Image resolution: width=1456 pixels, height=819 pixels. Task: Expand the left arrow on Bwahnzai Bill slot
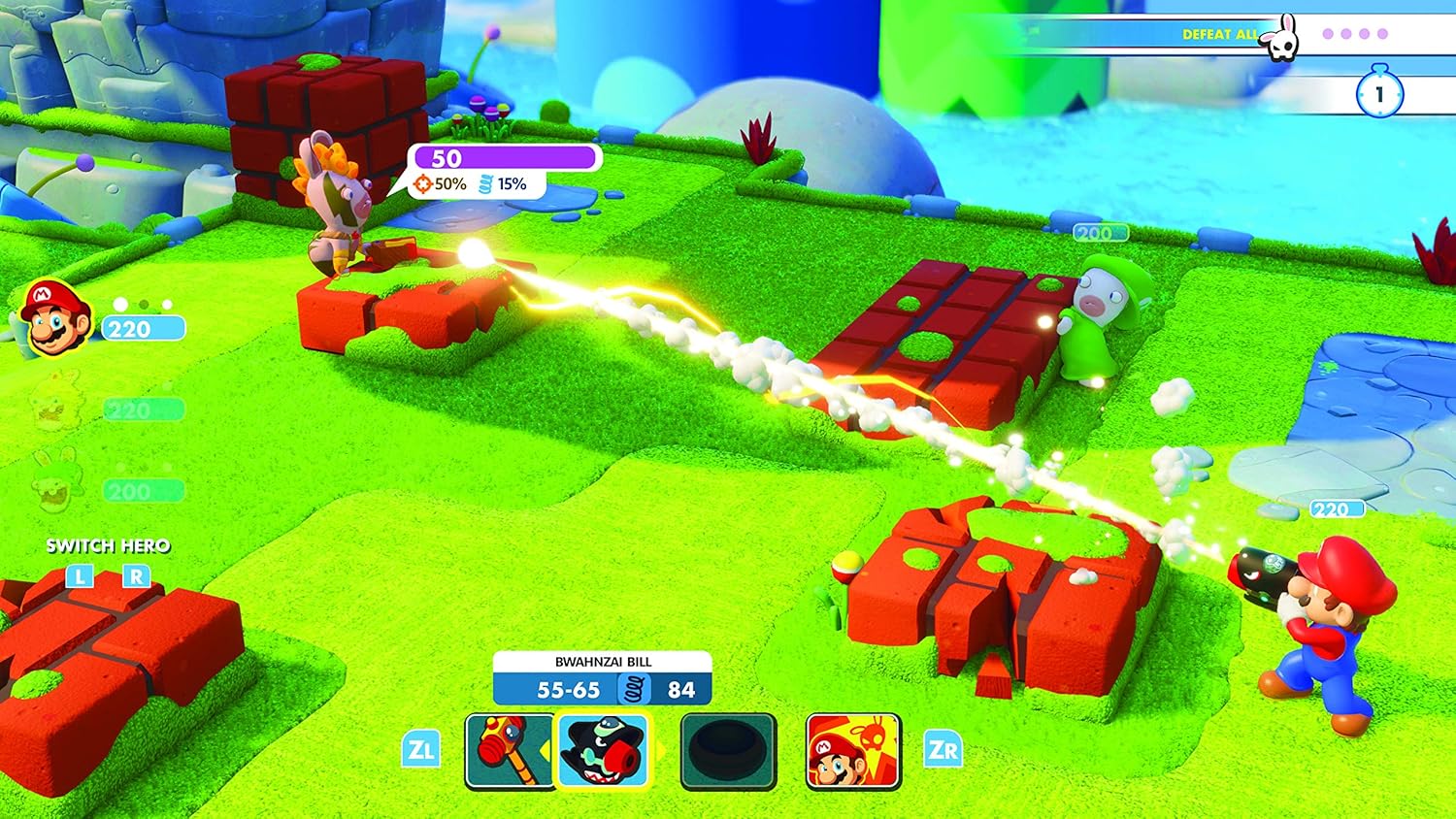[x=546, y=748]
